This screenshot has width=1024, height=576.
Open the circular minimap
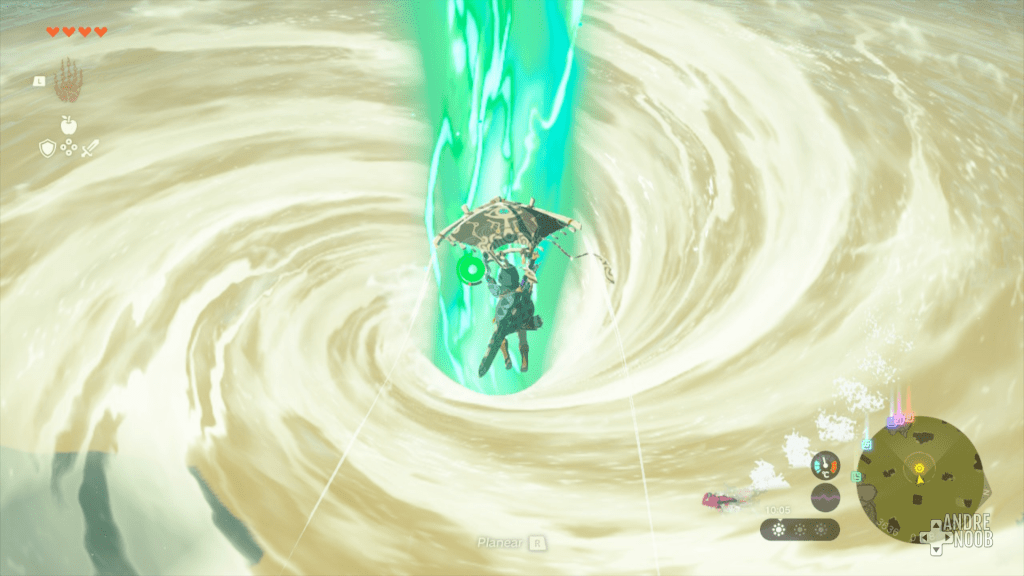click(919, 479)
